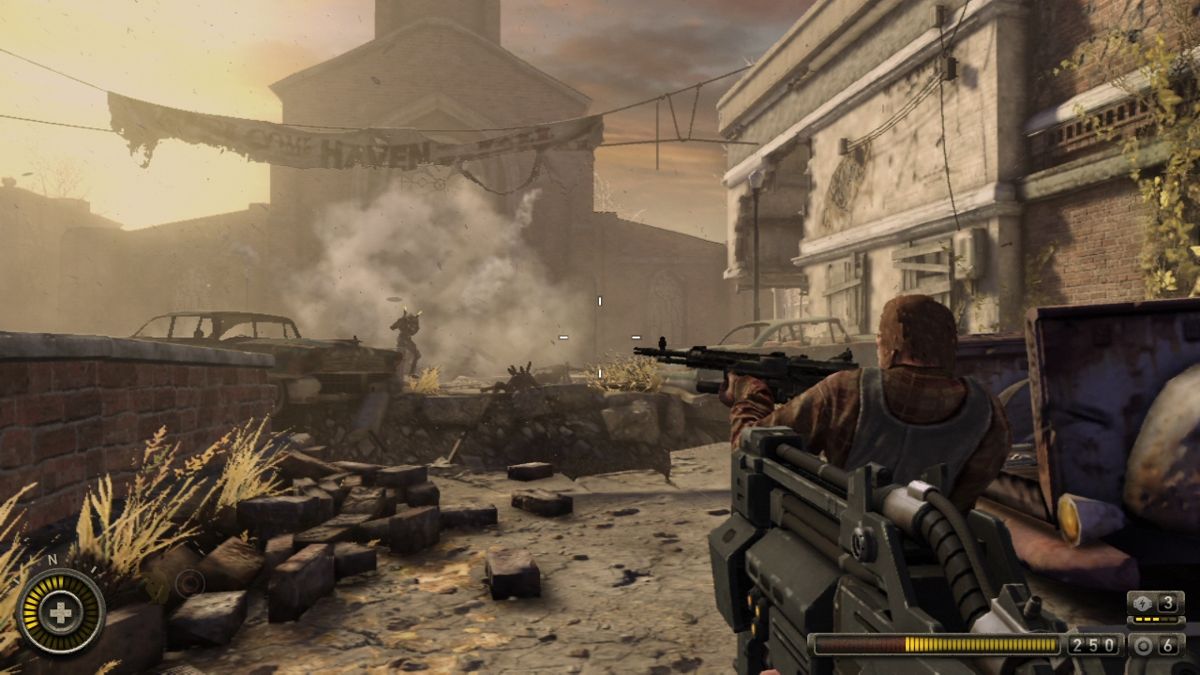
Task: Select the round grenade icon
Action: pyautogui.click(x=1143, y=645)
